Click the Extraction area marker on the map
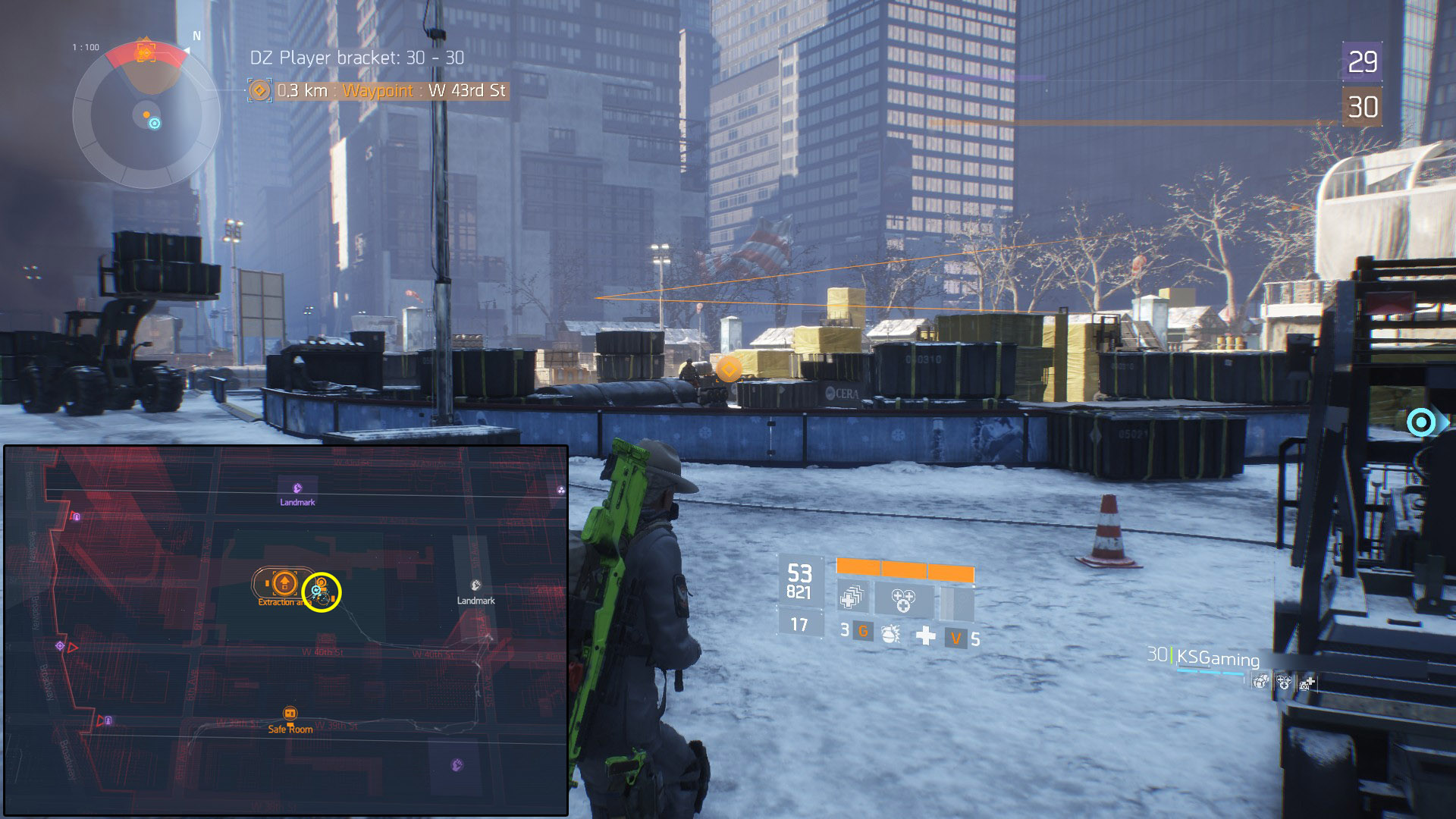1456x819 pixels. coord(284,583)
